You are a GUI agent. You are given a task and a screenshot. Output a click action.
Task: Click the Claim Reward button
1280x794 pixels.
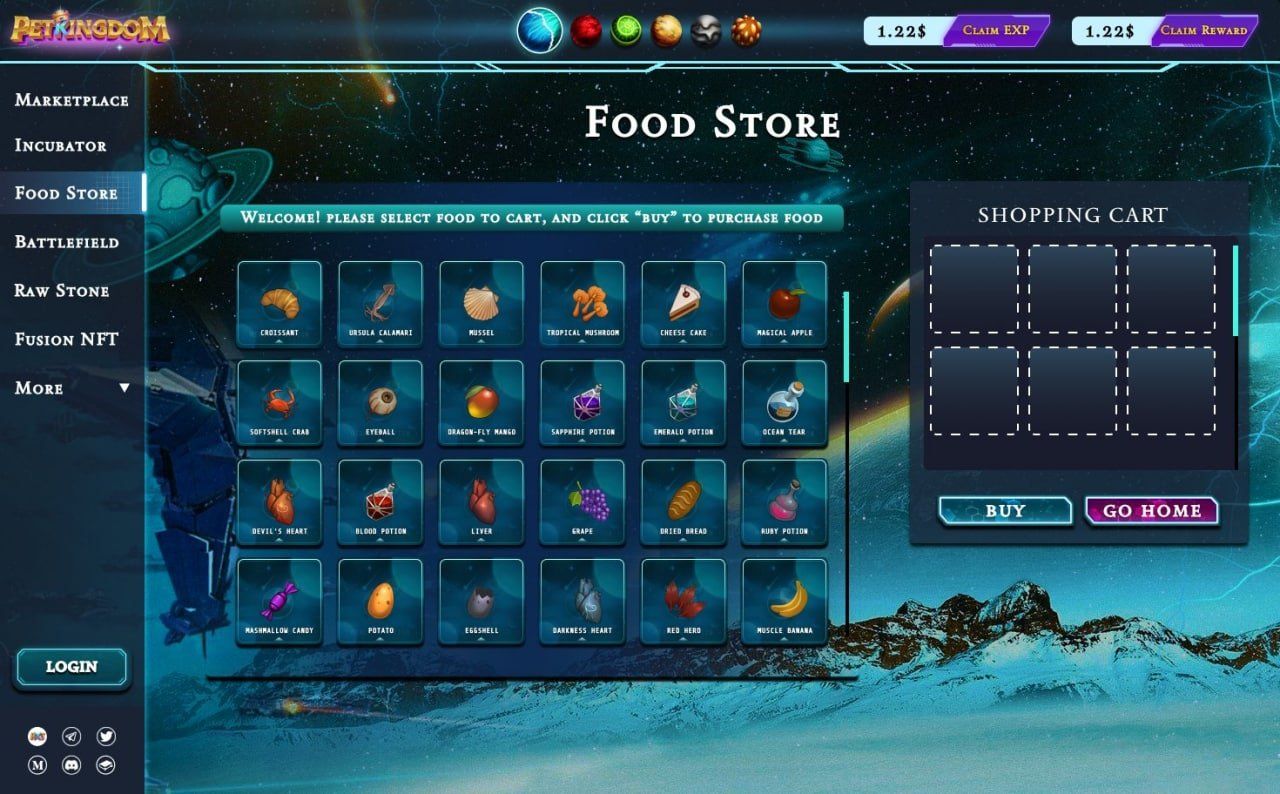[1204, 31]
